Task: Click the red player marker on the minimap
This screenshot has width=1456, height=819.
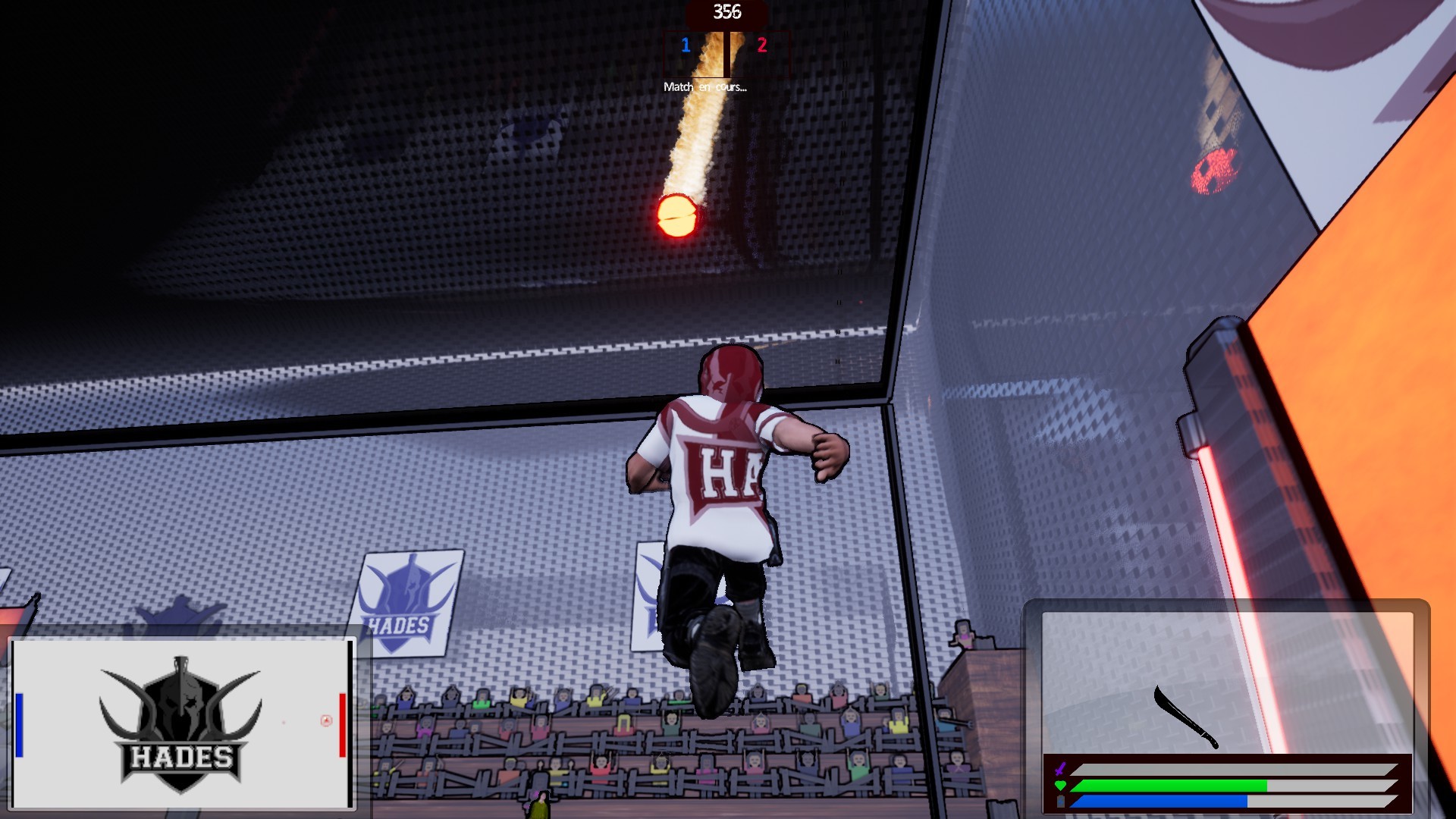Action: (x=344, y=724)
